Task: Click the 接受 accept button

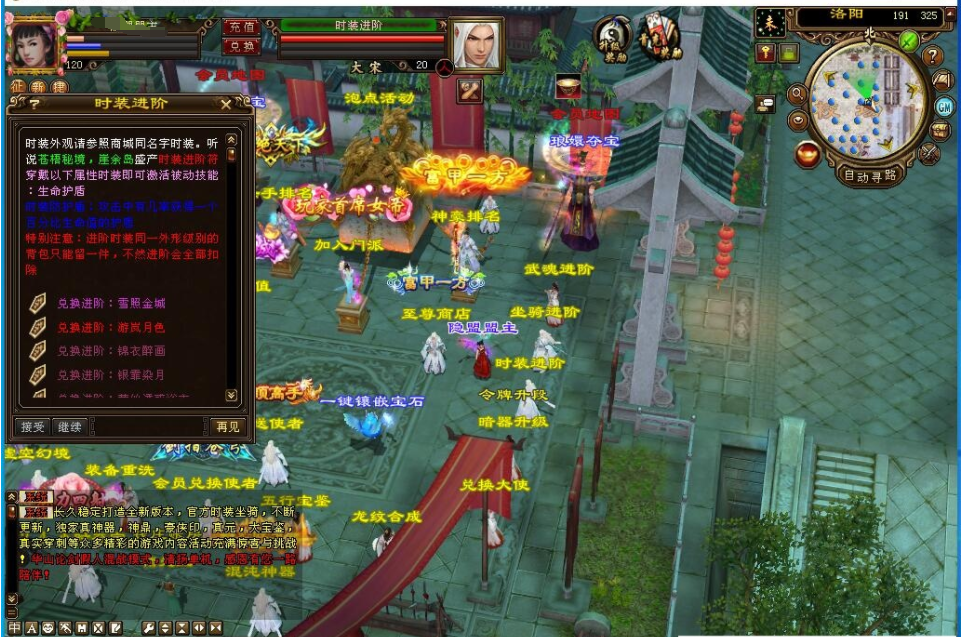Action: point(31,427)
